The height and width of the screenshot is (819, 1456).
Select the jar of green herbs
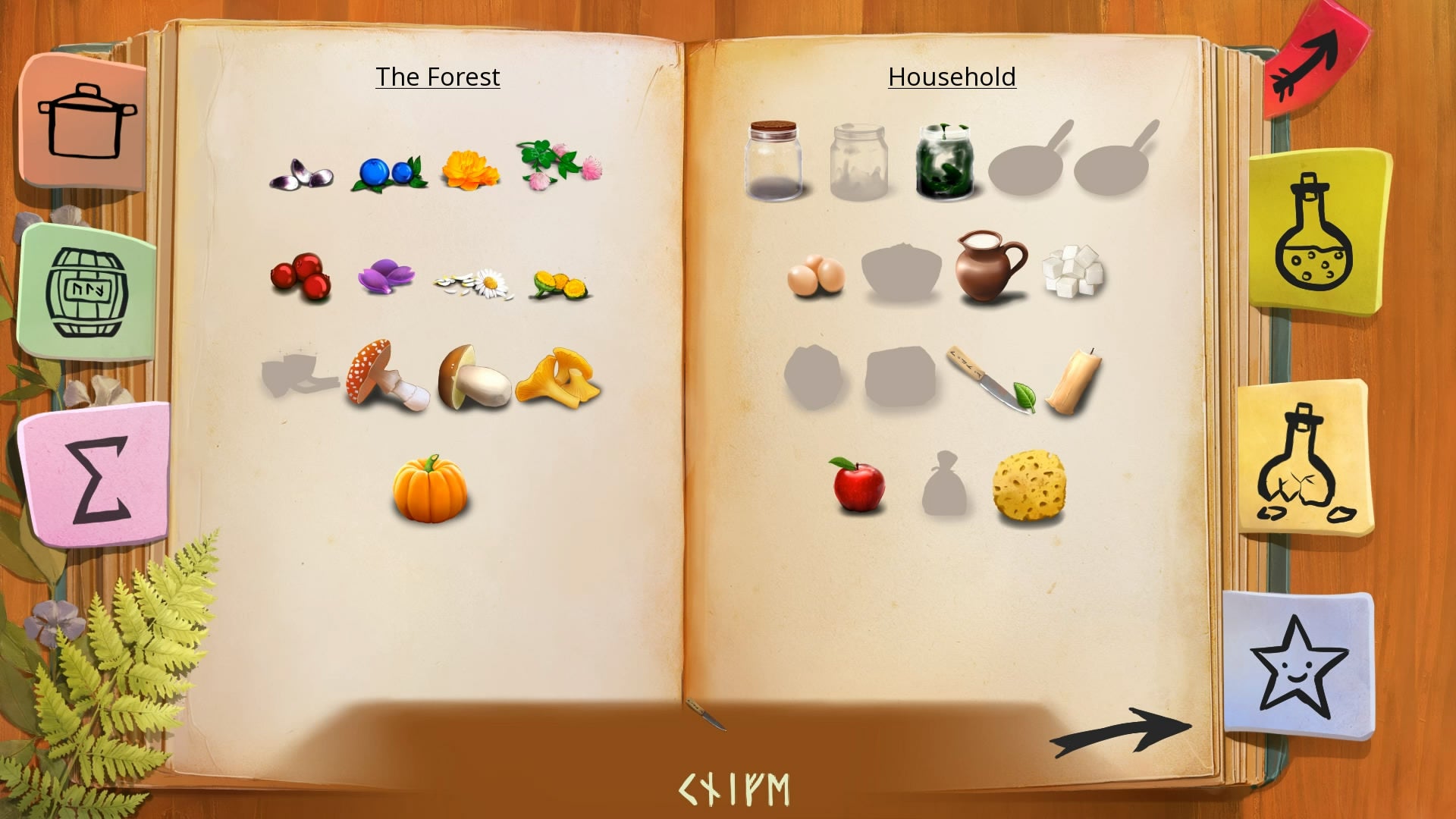coord(943,162)
